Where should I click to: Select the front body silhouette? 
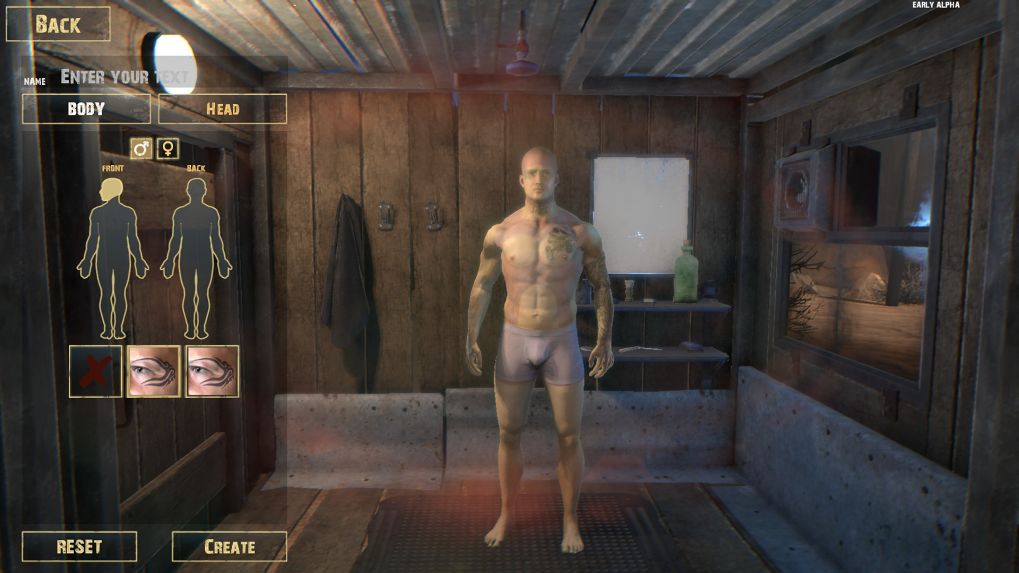pos(113,257)
